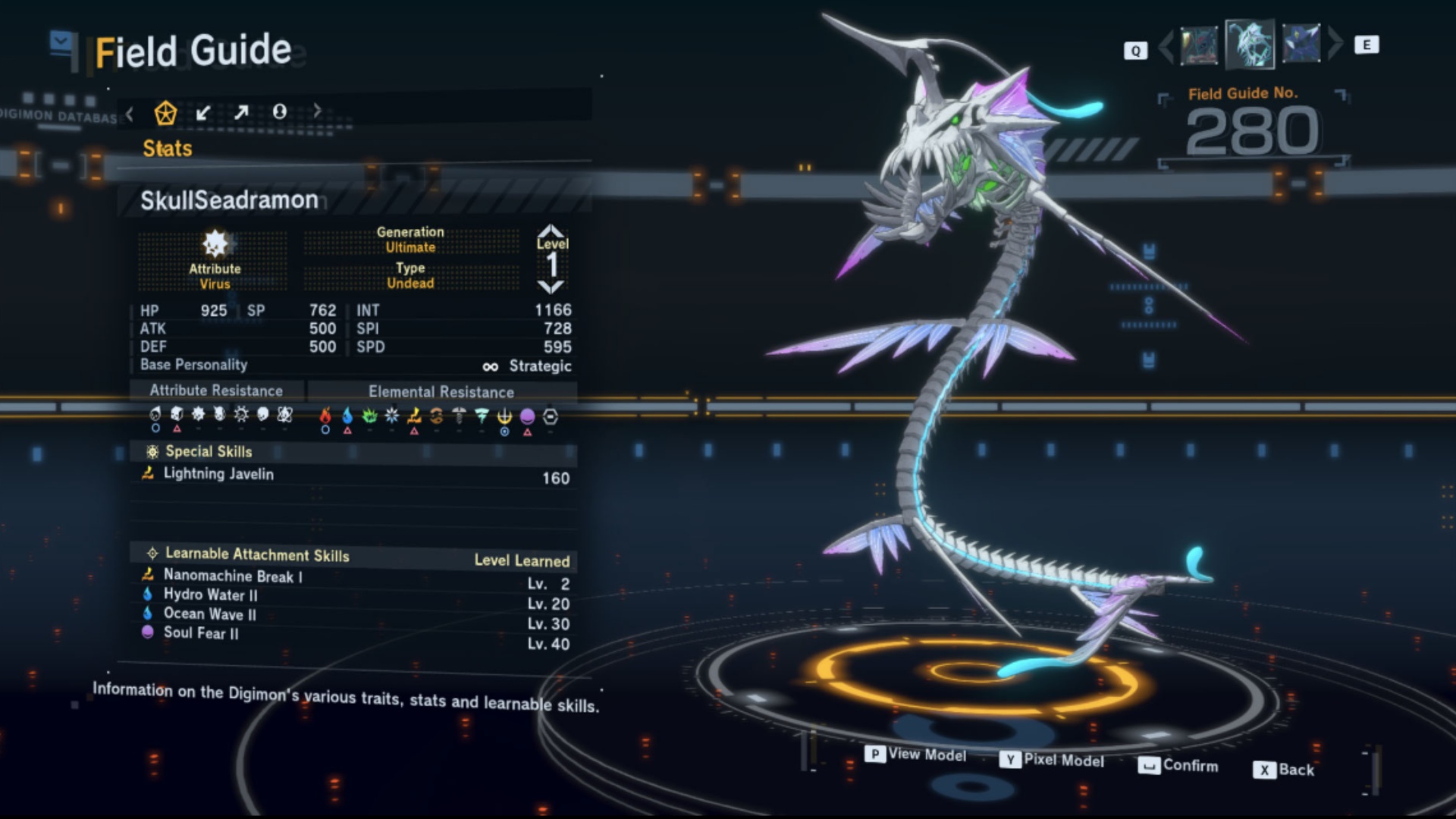The image size is (1456, 819).
Task: Select the next blue Digimon thumbnail
Action: point(1301,44)
